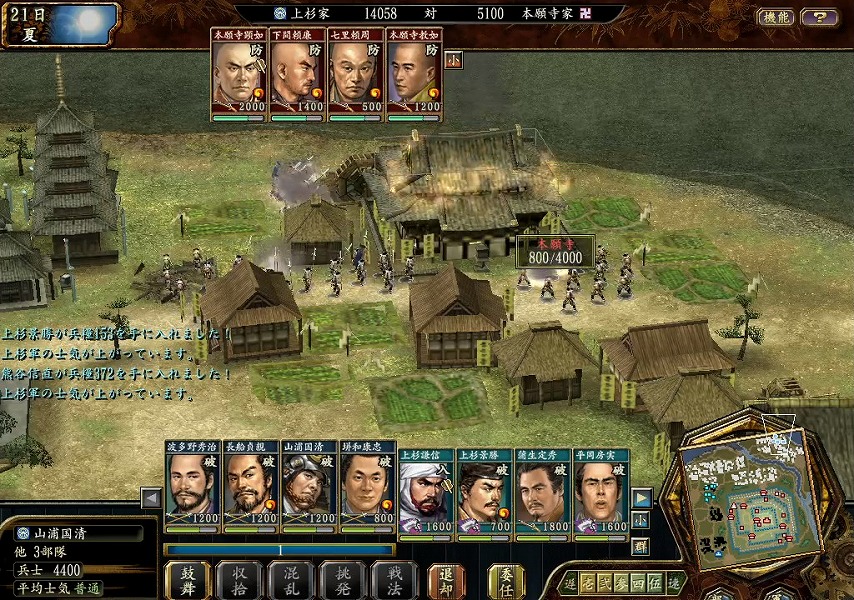
Task: Show next officers with the right arrow
Action: click(642, 497)
